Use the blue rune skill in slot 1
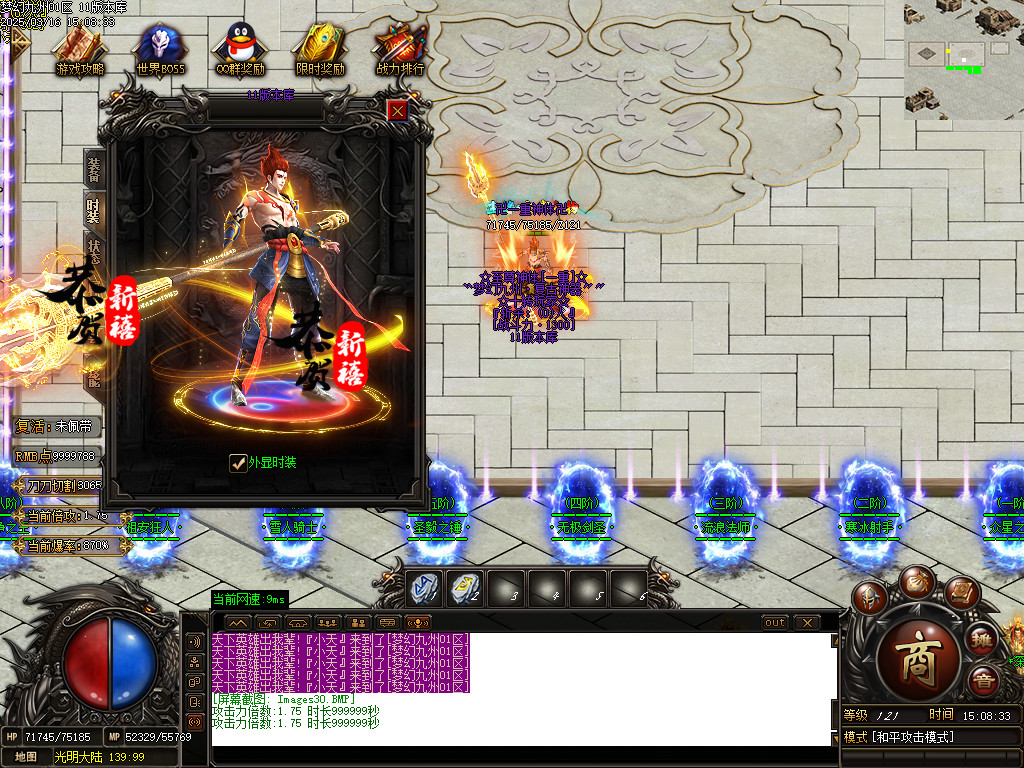 click(424, 588)
